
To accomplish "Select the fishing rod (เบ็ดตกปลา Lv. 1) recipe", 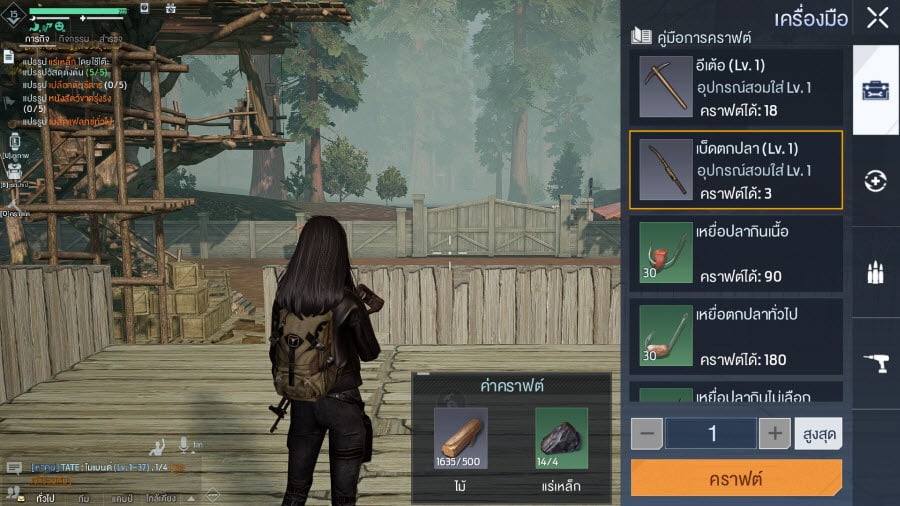I will (736, 169).
